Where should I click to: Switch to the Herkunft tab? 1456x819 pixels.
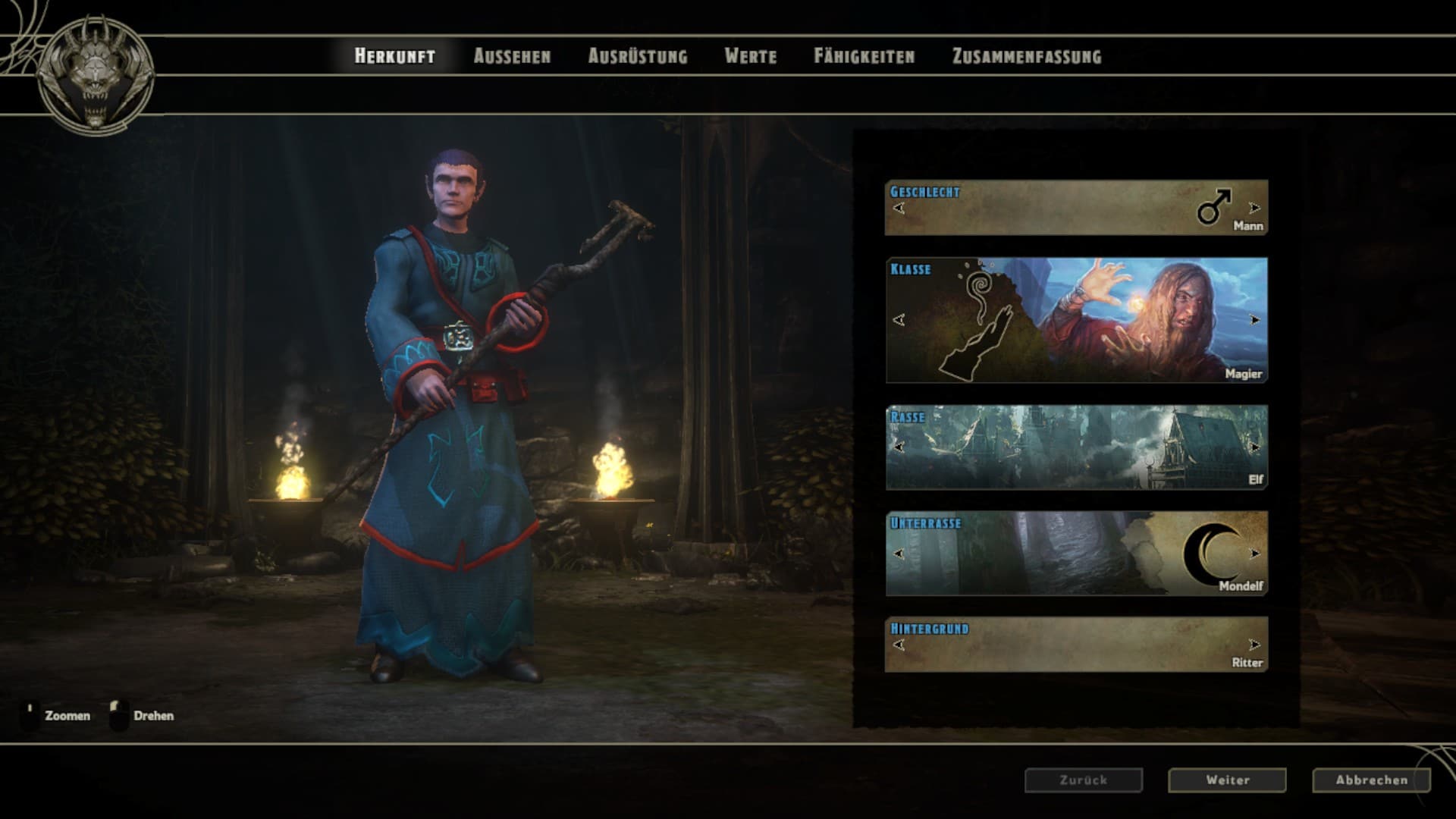pos(394,56)
